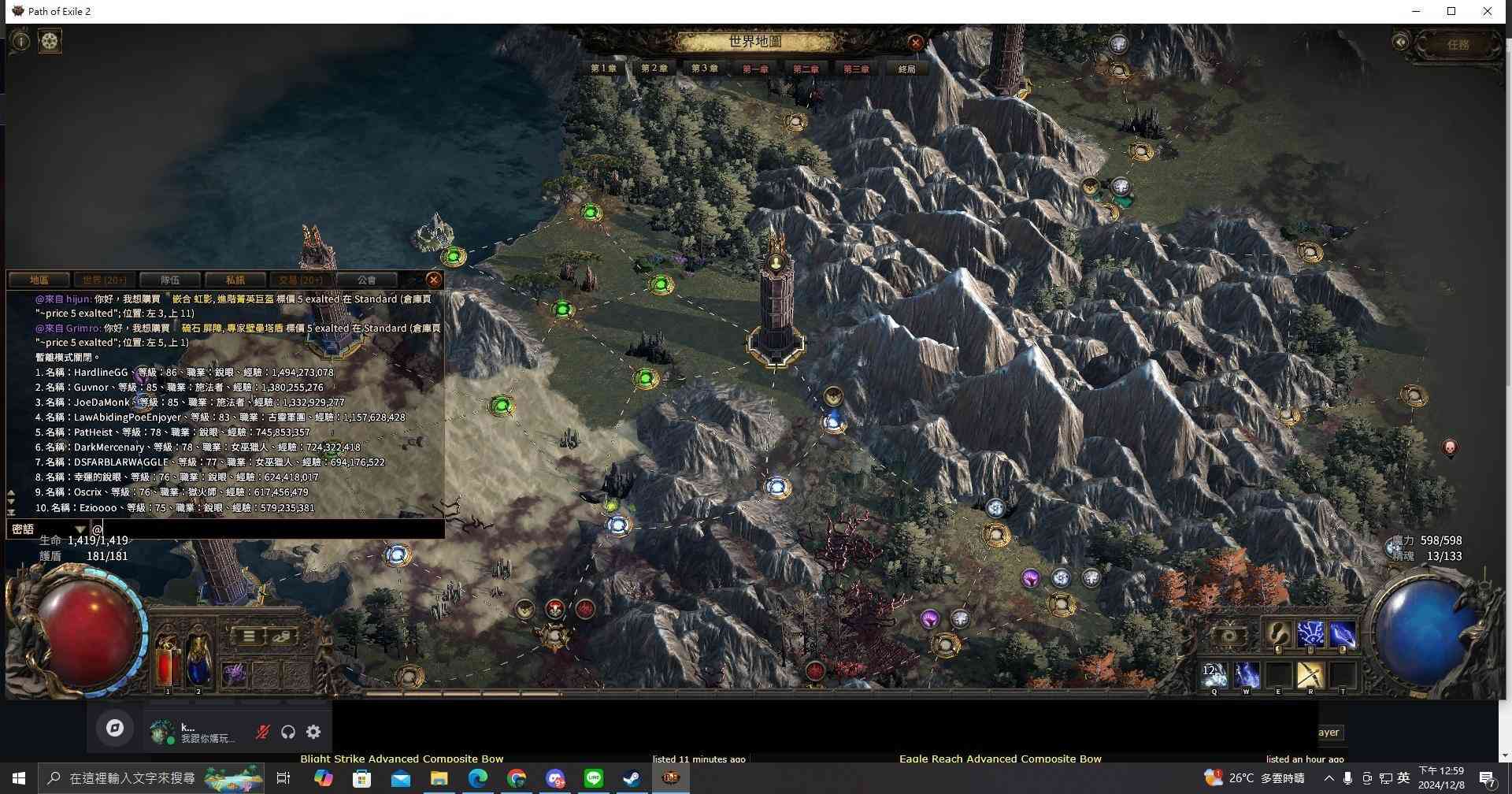
Task: Open the gear settings icon in the top-left corner
Action: click(50, 40)
